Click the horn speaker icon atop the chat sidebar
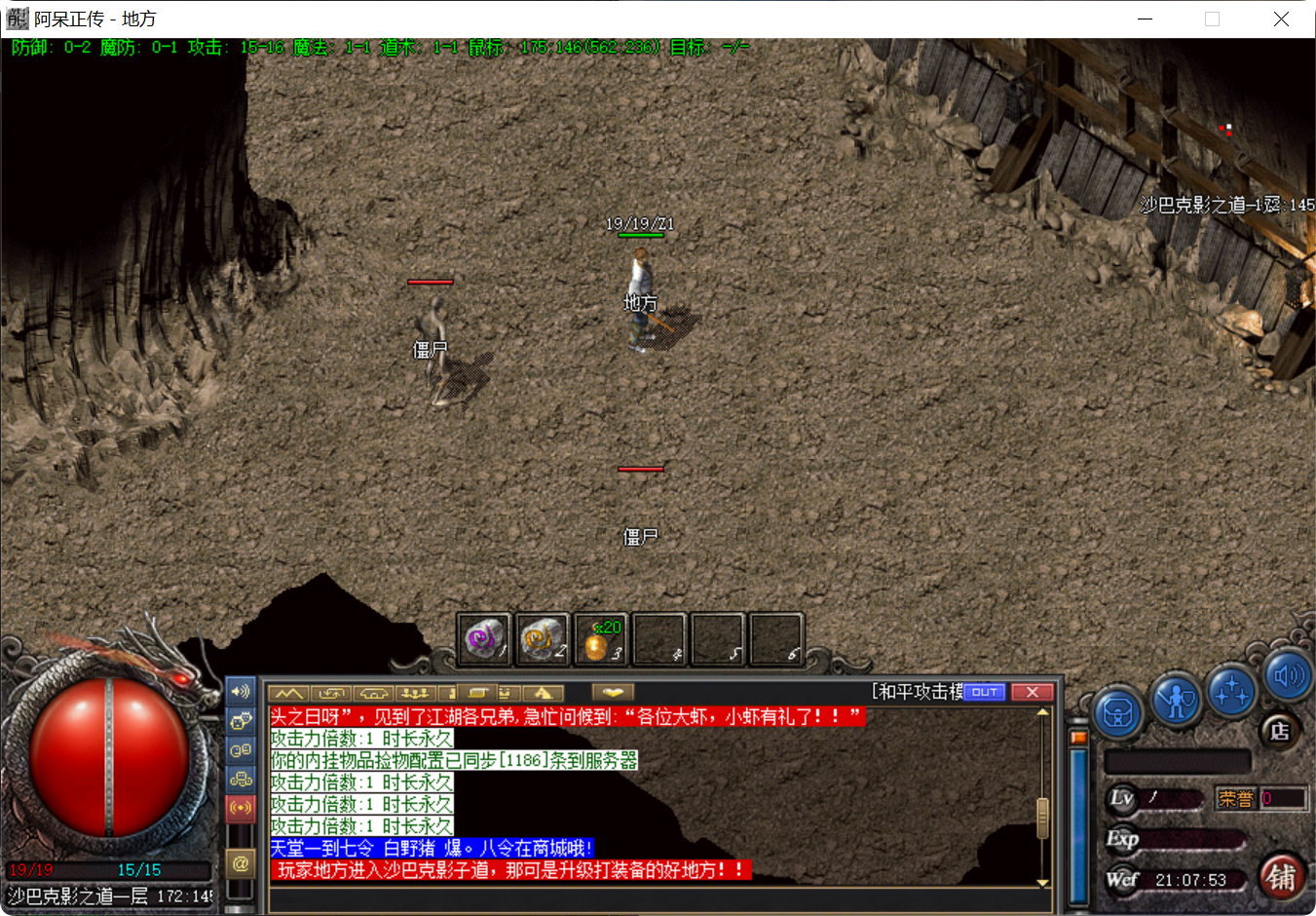This screenshot has height=916, width=1316. 240,692
